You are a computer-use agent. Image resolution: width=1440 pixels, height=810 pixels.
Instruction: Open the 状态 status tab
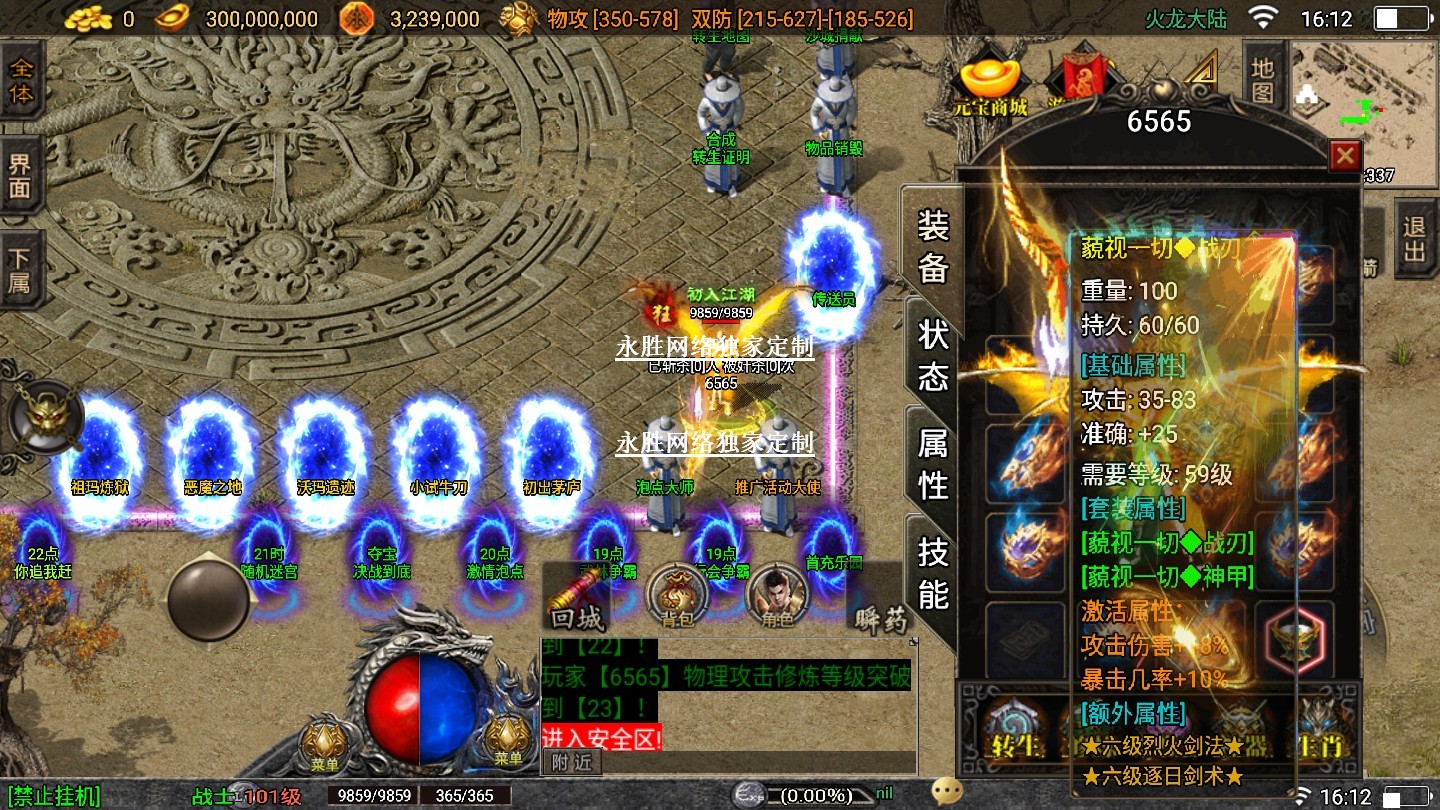click(x=932, y=354)
